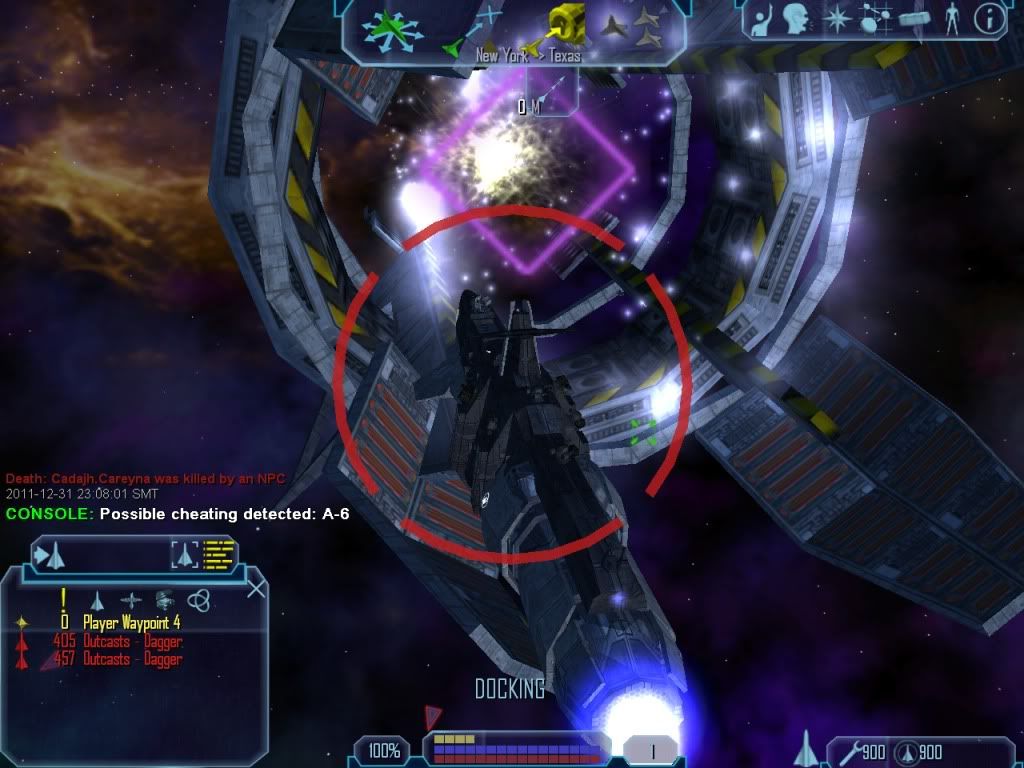1024x768 pixels.
Task: Open the waving figure request trade icon
Action: (x=763, y=18)
